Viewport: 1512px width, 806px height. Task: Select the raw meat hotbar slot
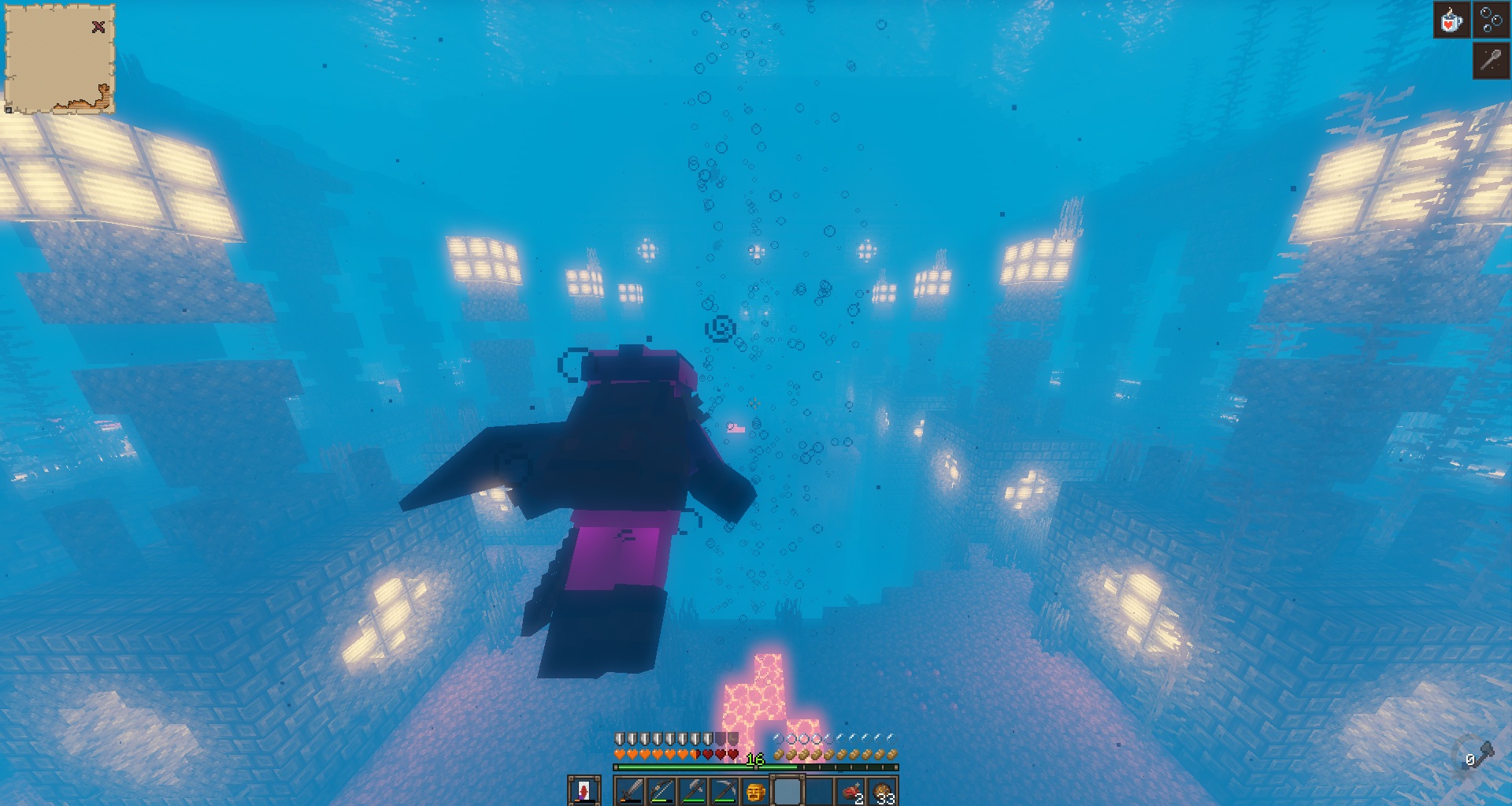point(851,790)
